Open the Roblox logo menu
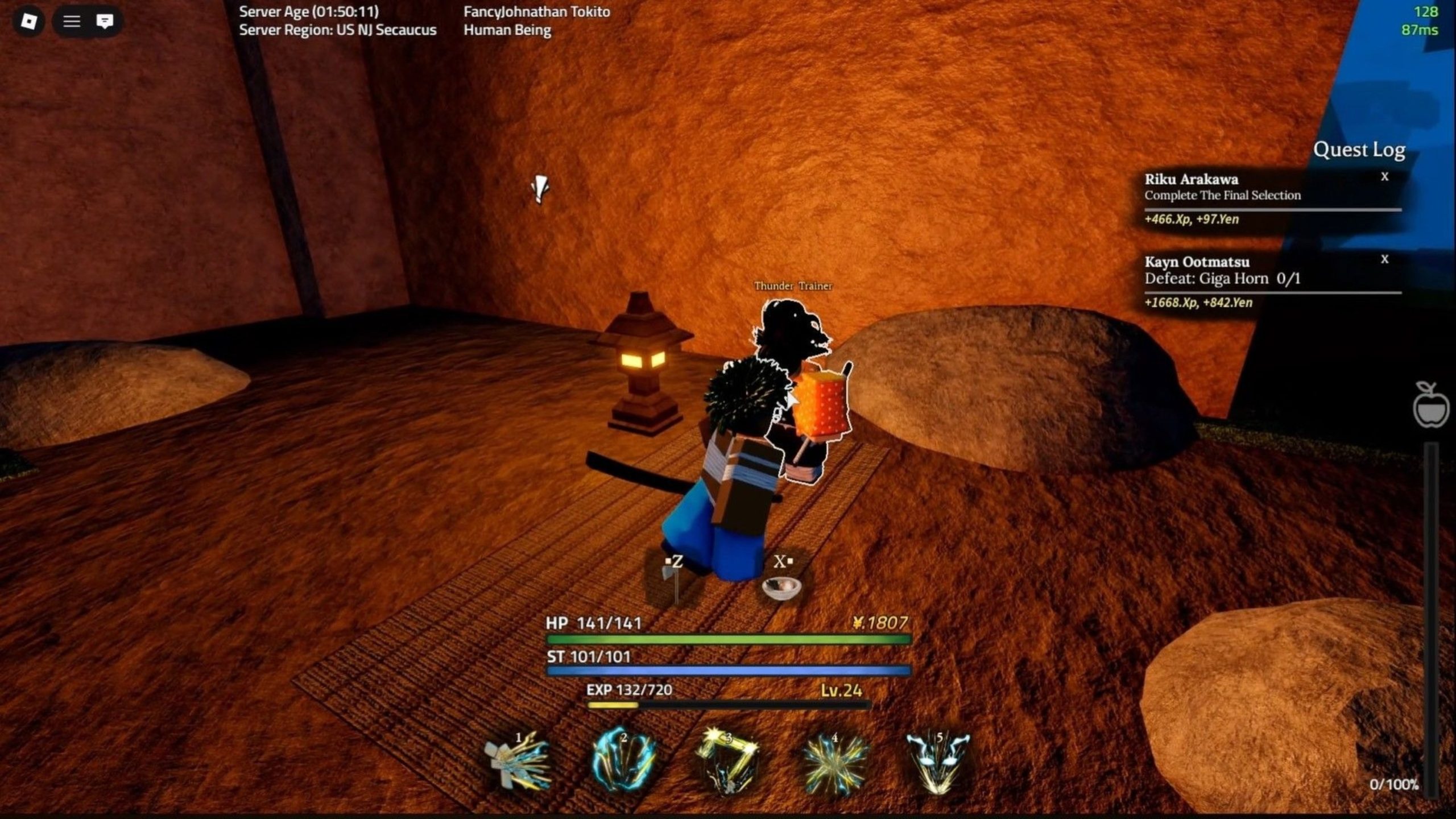1456x819 pixels. [28, 22]
